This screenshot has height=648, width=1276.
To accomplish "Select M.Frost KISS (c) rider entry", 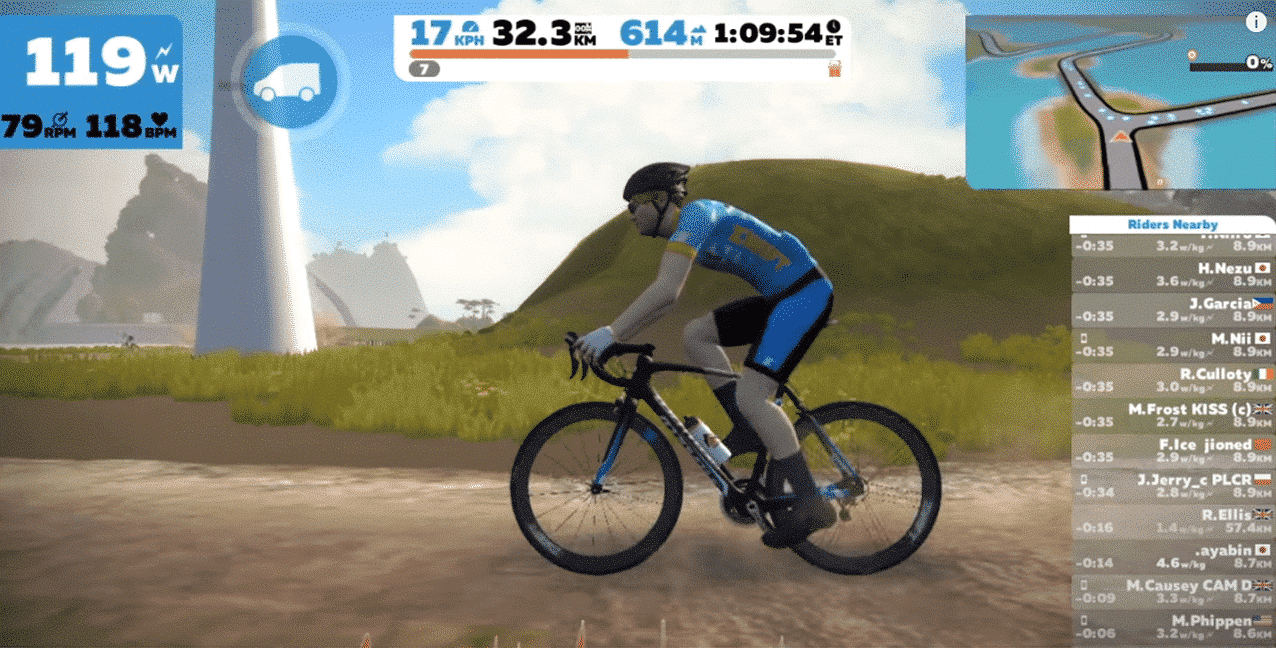I will [x=1172, y=415].
